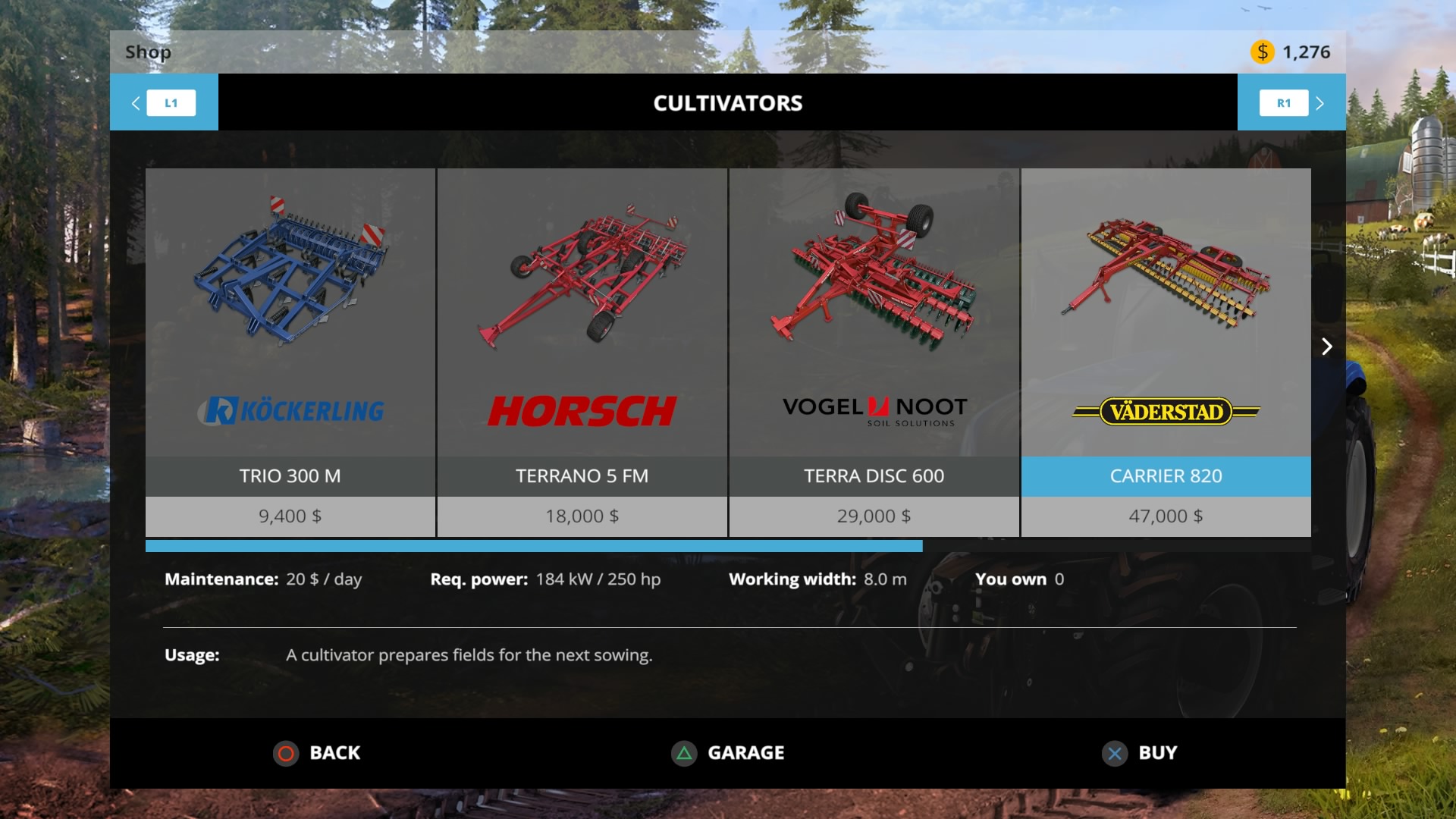Select the Horsch Terrano 5 FM cultivator
The height and width of the screenshot is (819, 1456).
[x=582, y=303]
